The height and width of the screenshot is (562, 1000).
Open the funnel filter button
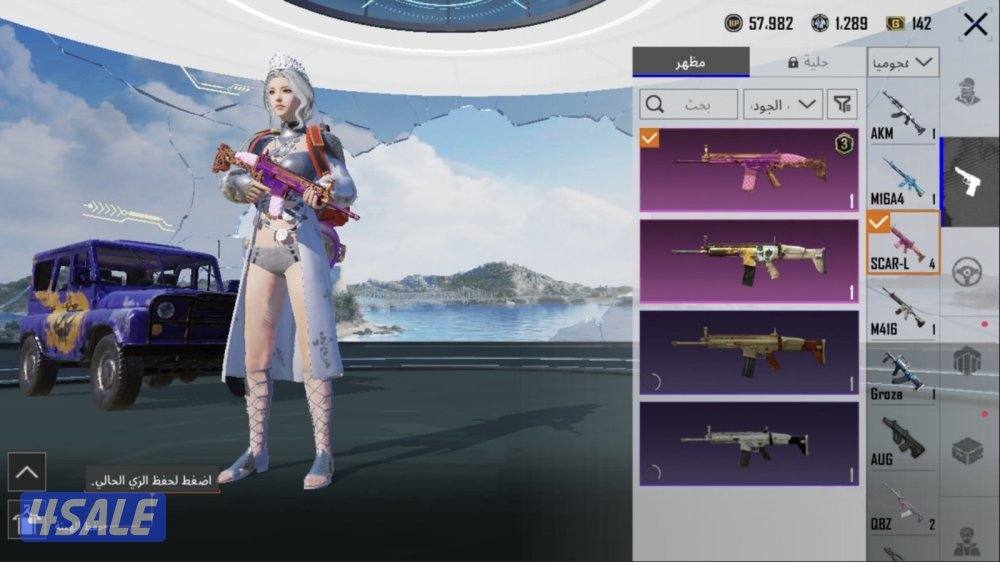tap(844, 103)
